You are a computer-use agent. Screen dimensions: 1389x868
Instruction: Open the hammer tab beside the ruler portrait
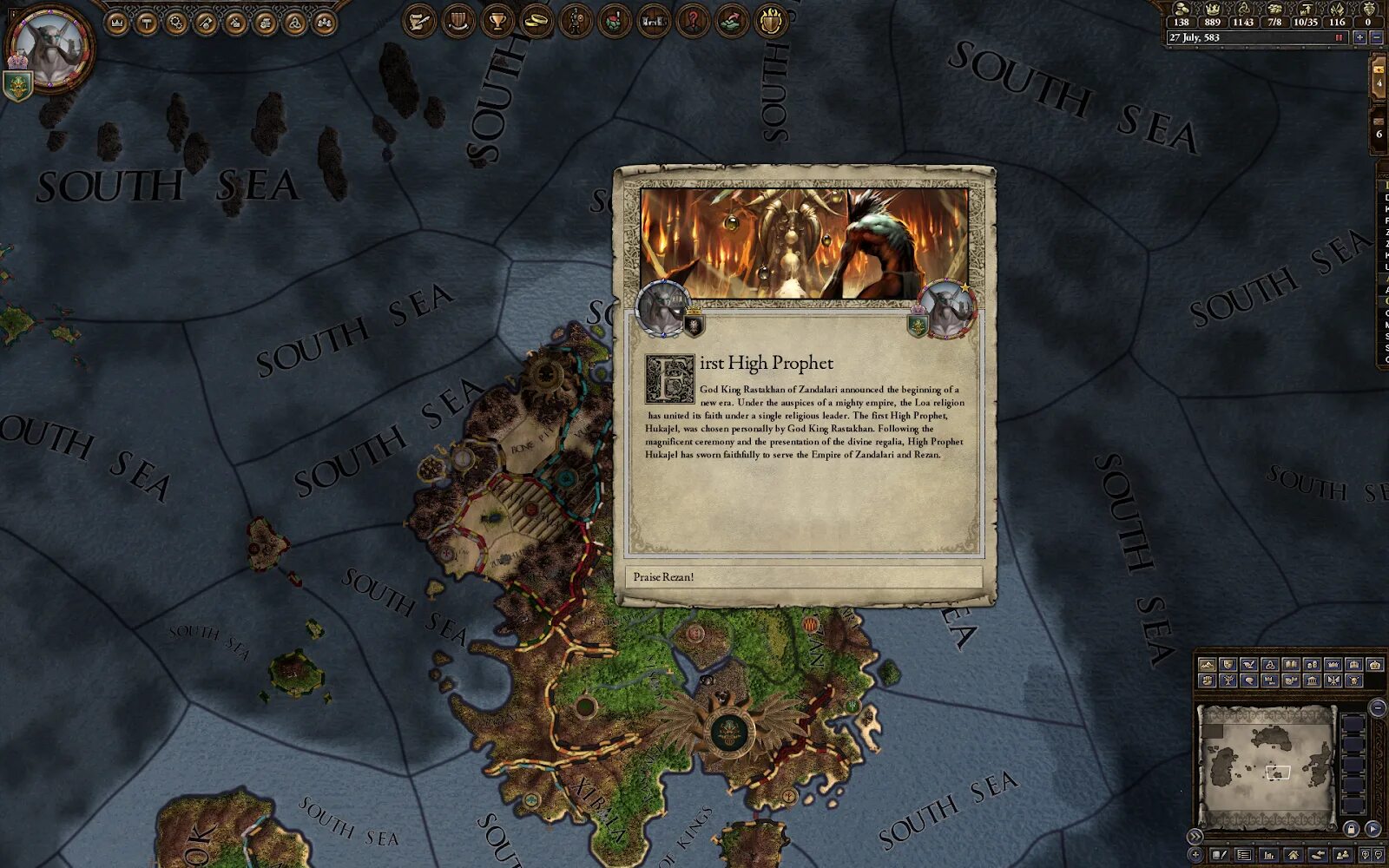click(147, 23)
